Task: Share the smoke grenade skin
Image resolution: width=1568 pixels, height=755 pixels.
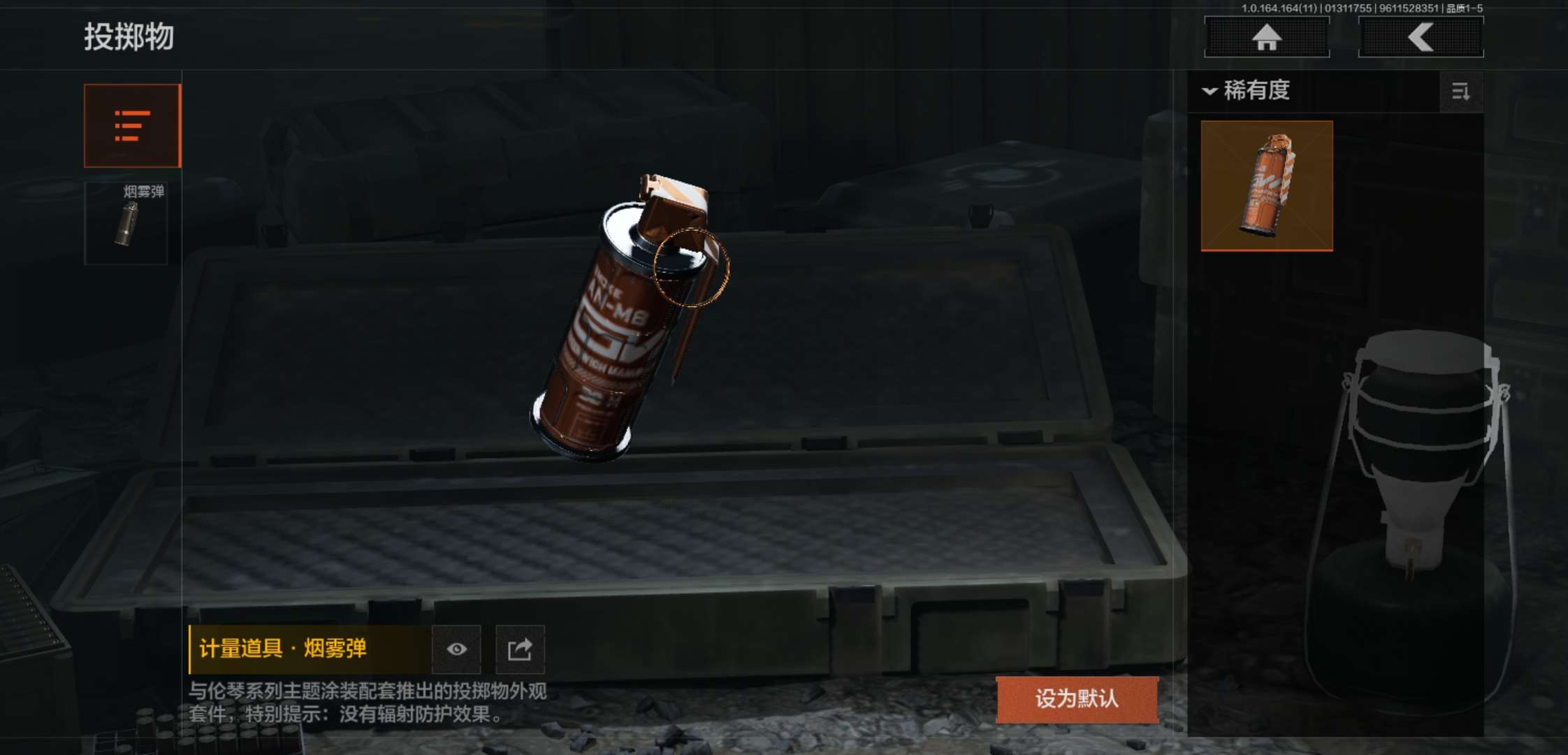Action: pyautogui.click(x=520, y=649)
